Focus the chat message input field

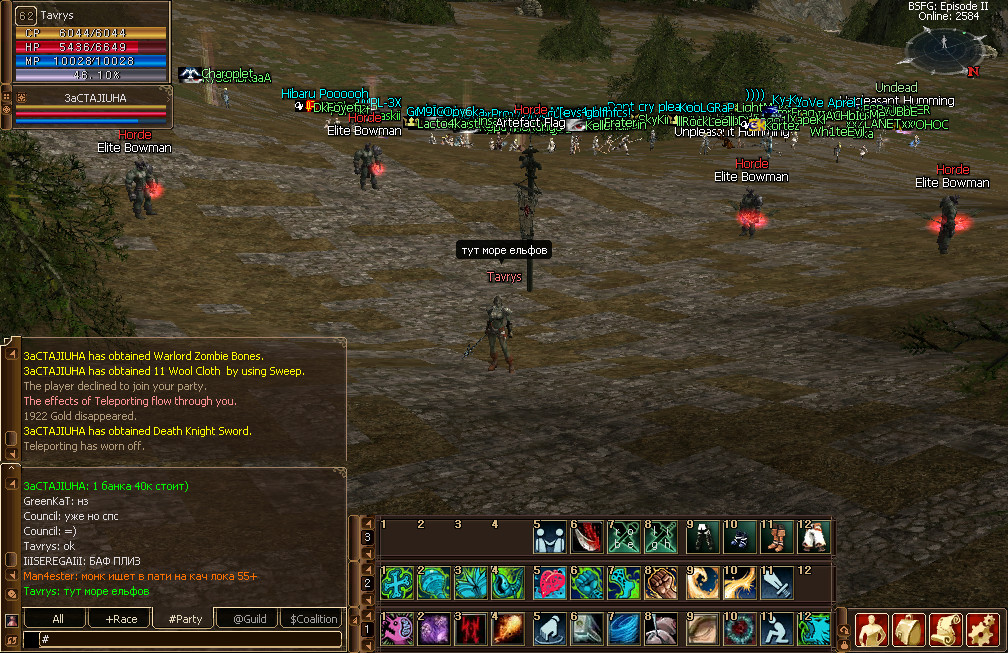pos(190,639)
